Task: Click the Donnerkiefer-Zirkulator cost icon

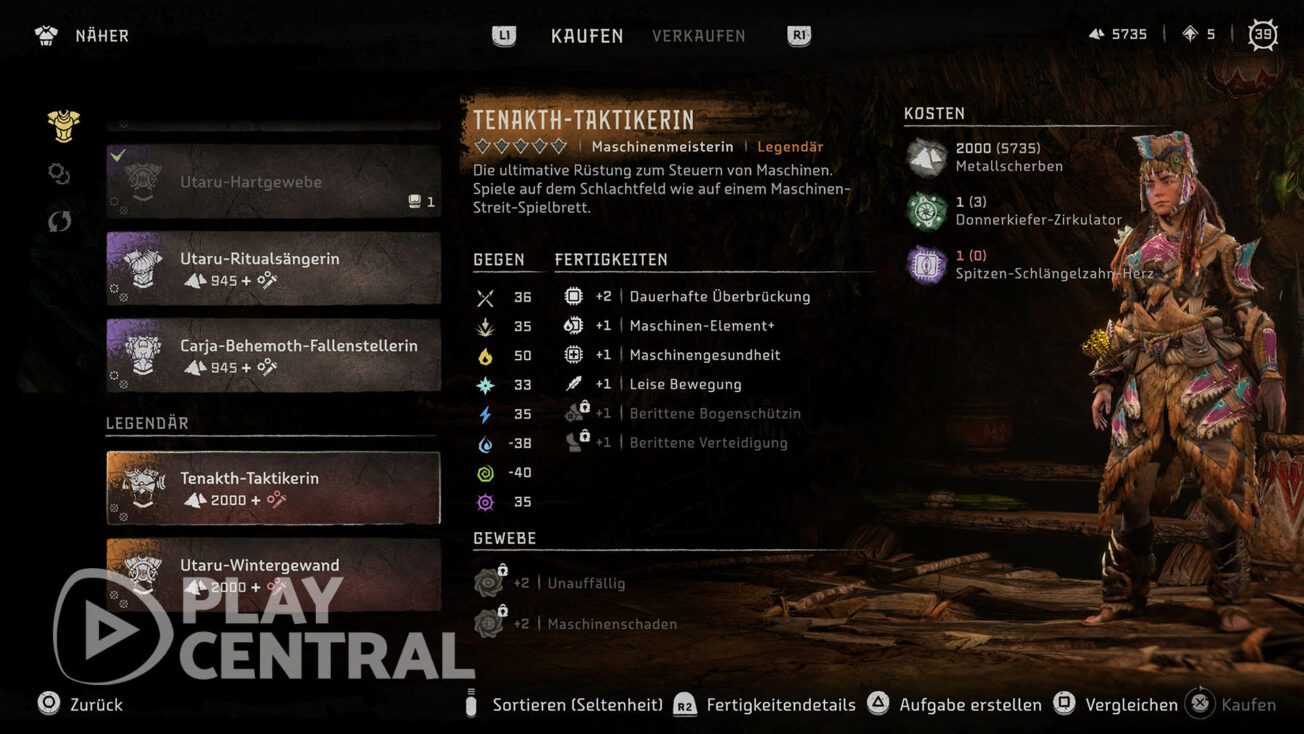Action: [926, 211]
